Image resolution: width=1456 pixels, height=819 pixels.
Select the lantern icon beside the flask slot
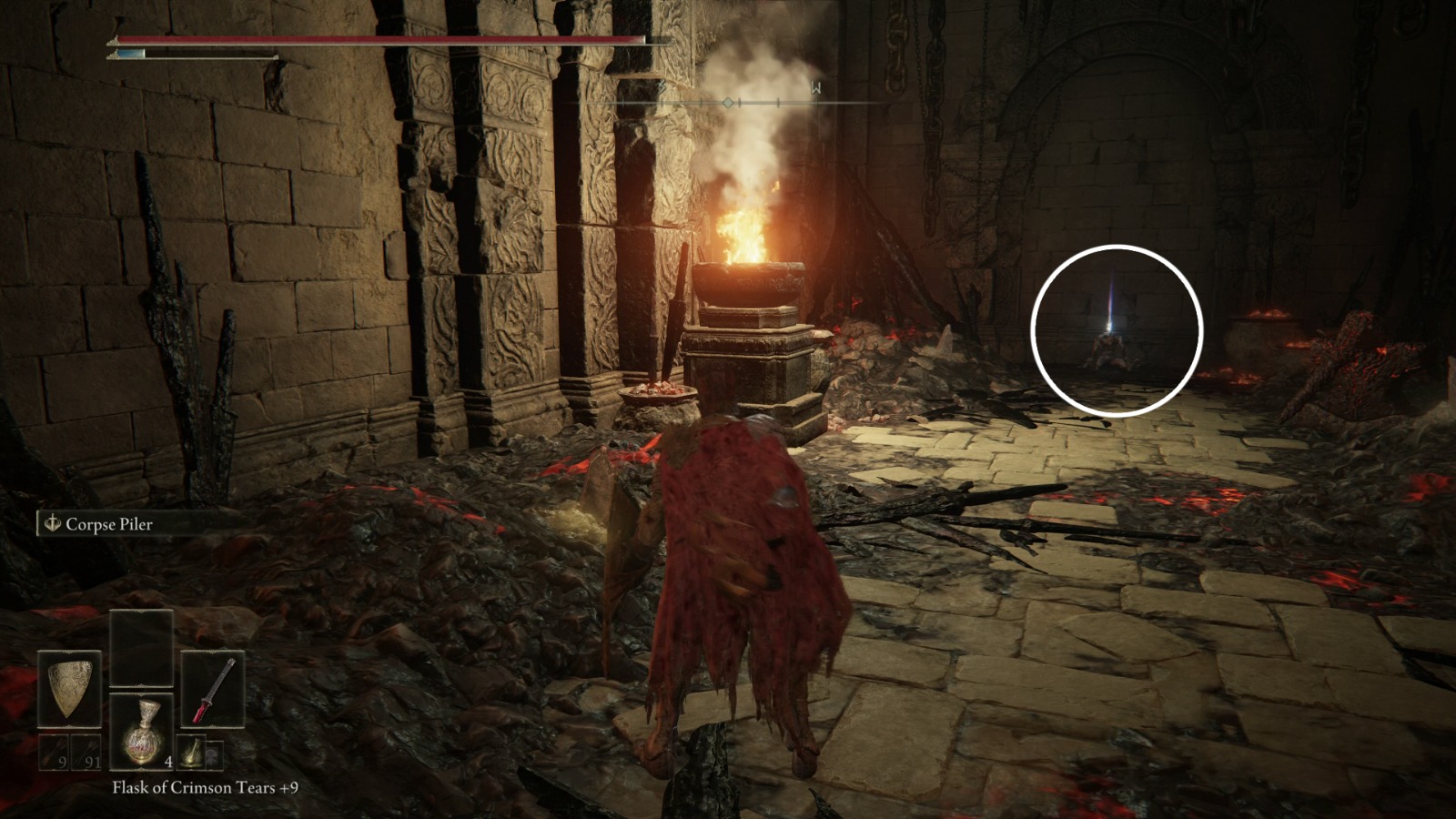tap(189, 752)
